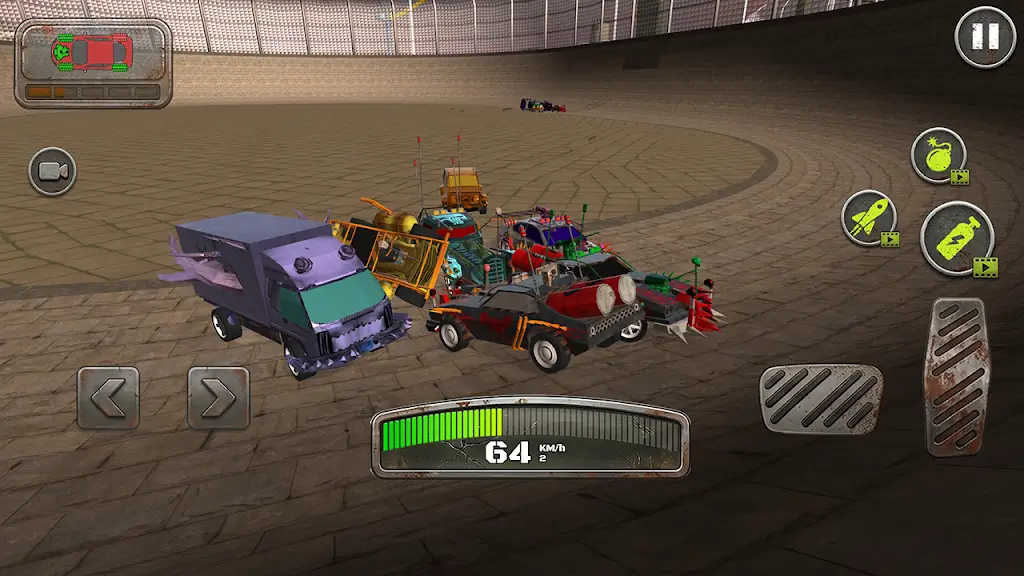Fire the rocket weapon
Viewport: 1024px width, 576px height.
[868, 217]
